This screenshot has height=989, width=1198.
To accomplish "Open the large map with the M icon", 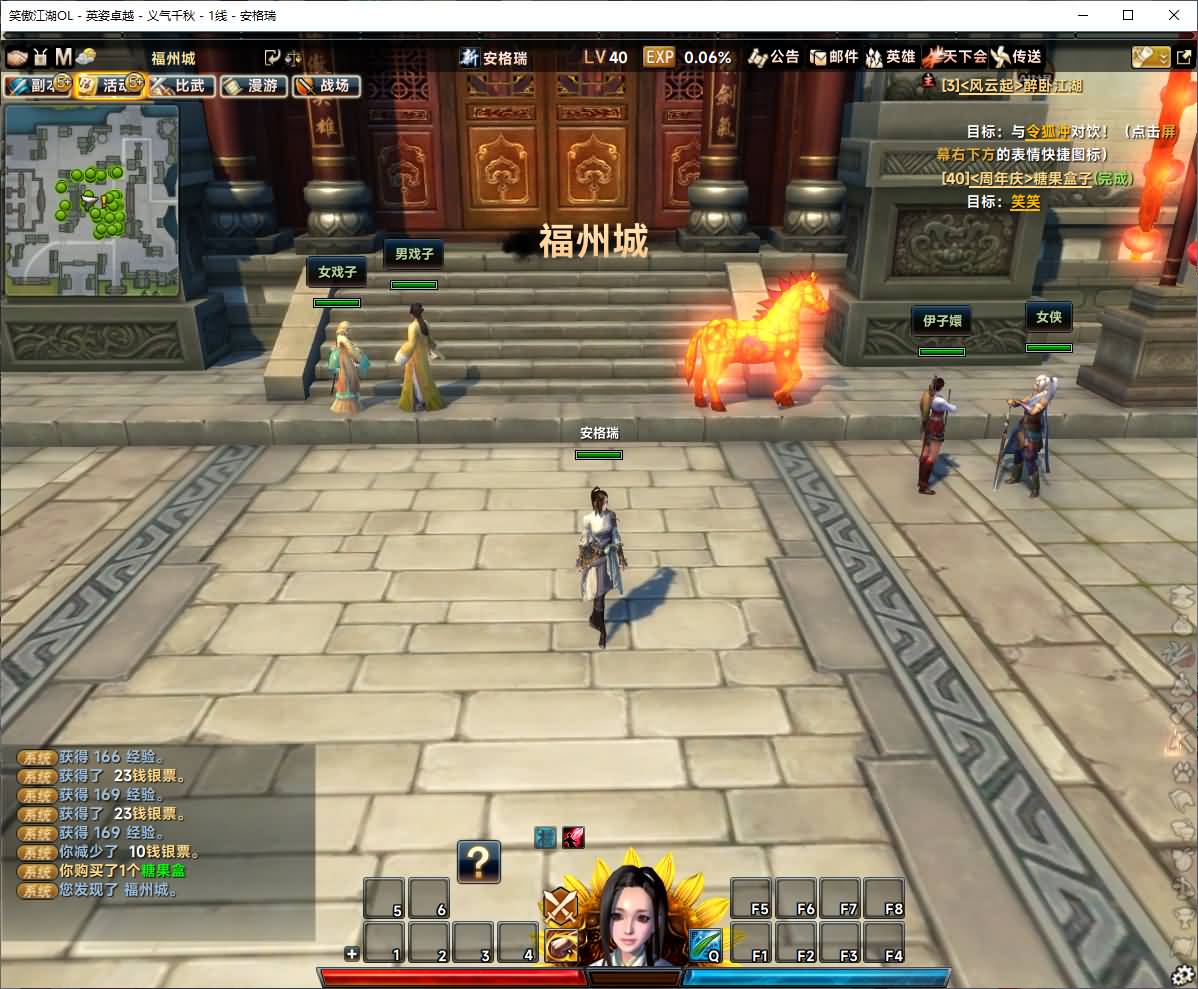I will (x=63, y=57).
